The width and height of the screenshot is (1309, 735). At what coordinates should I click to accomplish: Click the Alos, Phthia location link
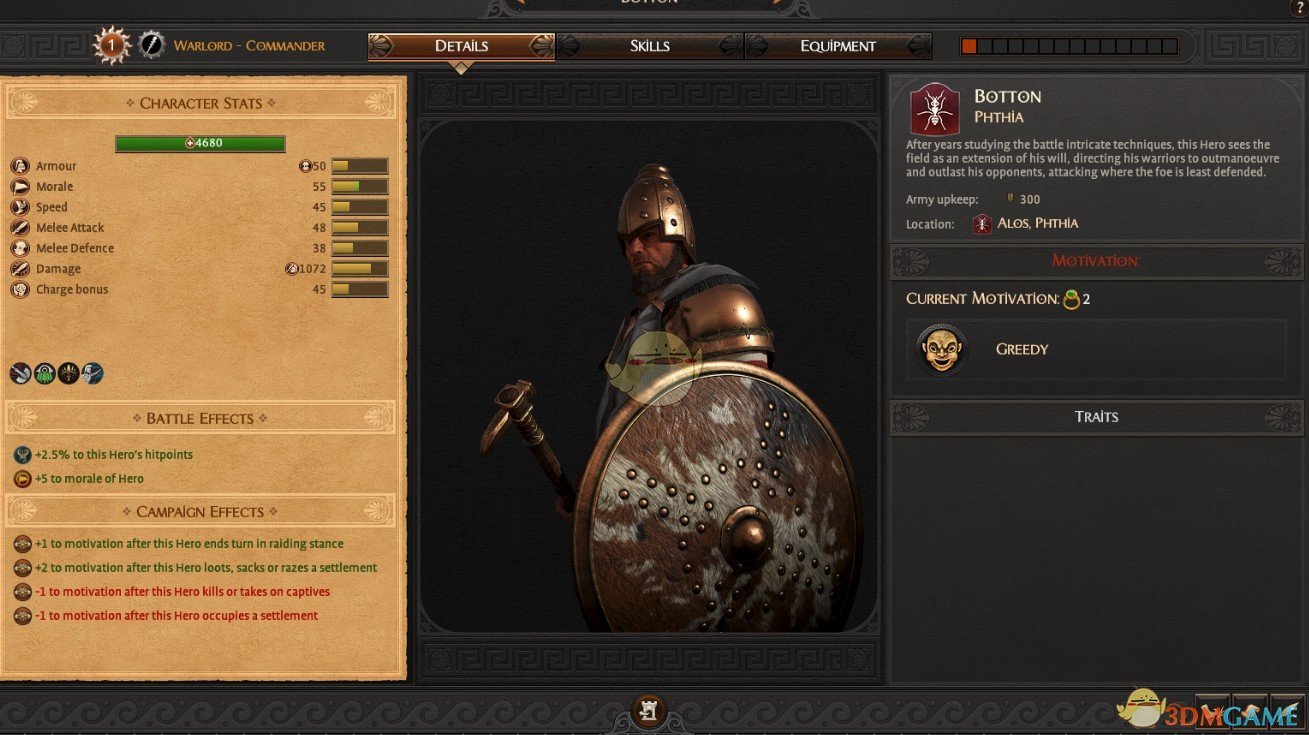tap(1037, 224)
